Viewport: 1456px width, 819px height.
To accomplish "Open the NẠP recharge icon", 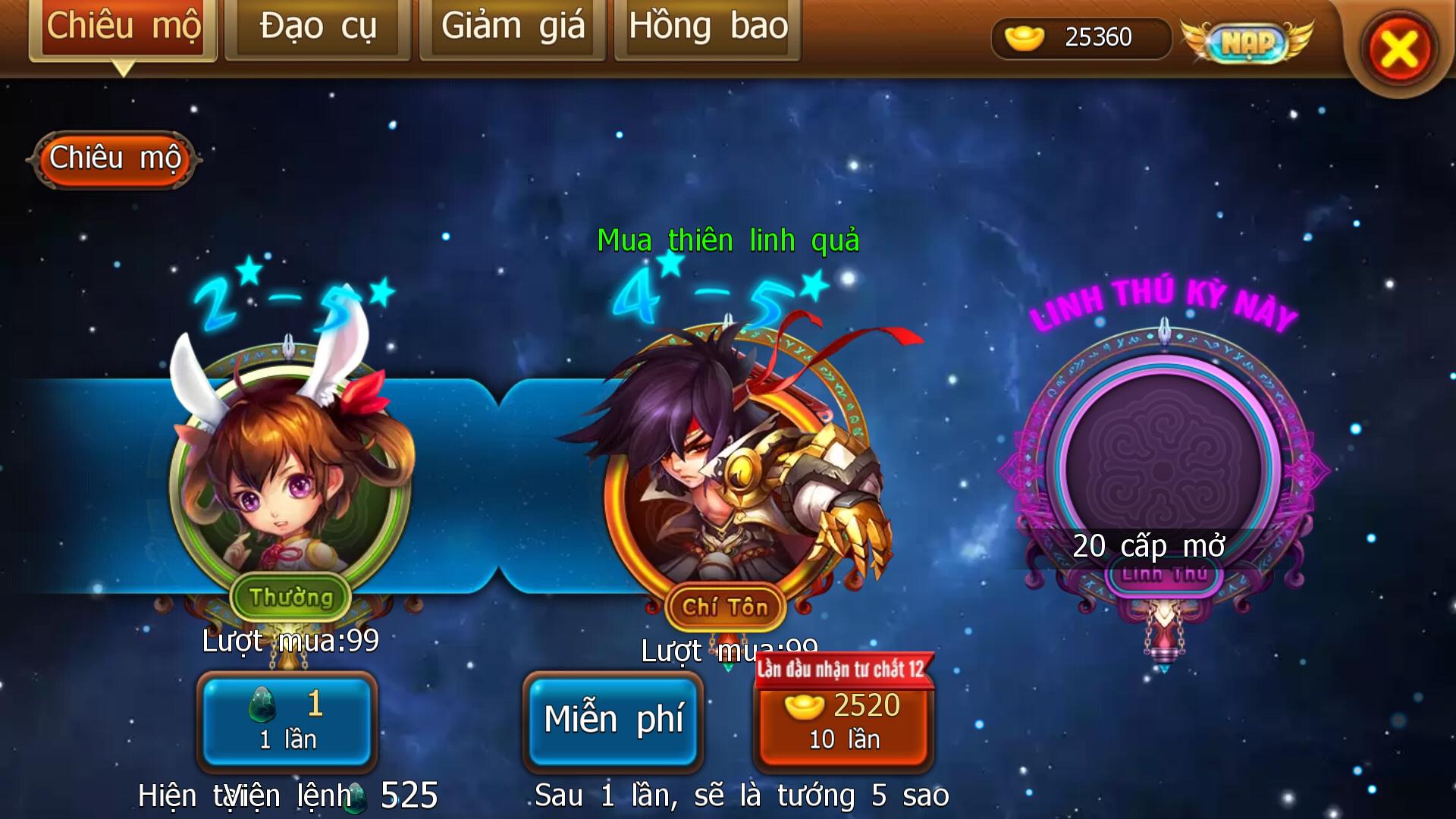I will pos(1249,43).
